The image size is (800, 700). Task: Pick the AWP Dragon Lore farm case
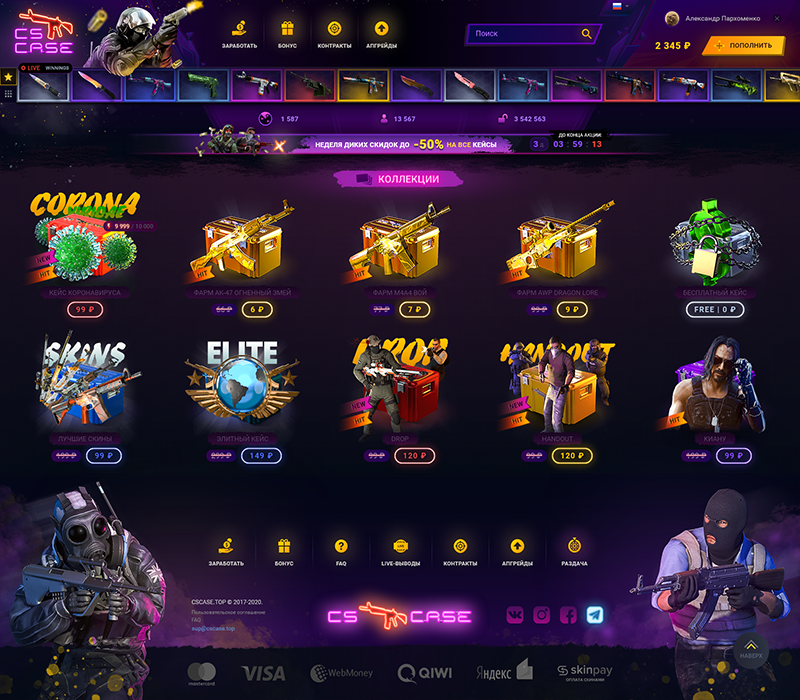558,245
